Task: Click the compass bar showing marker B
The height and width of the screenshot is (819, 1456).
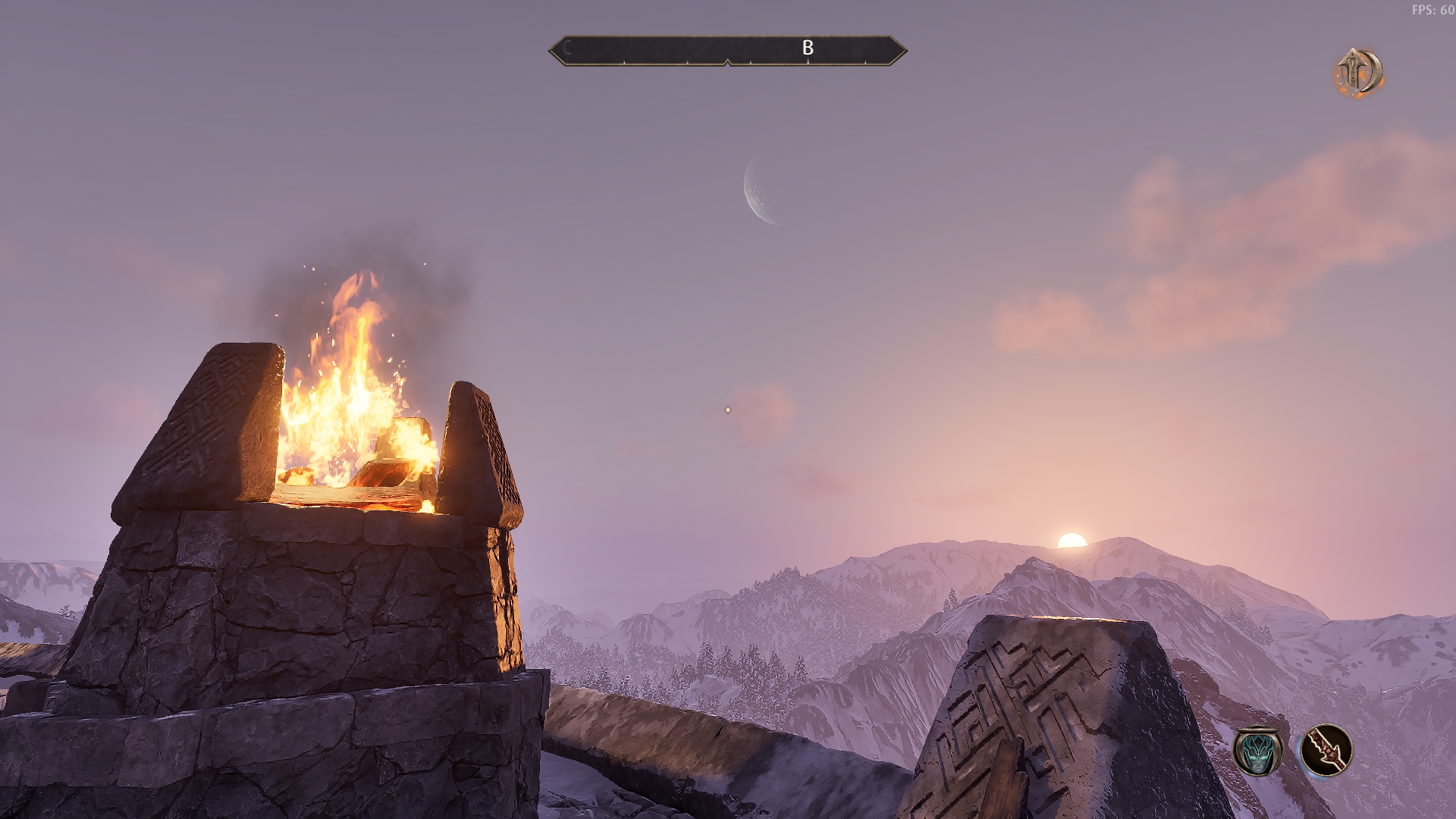Action: pyautogui.click(x=727, y=50)
